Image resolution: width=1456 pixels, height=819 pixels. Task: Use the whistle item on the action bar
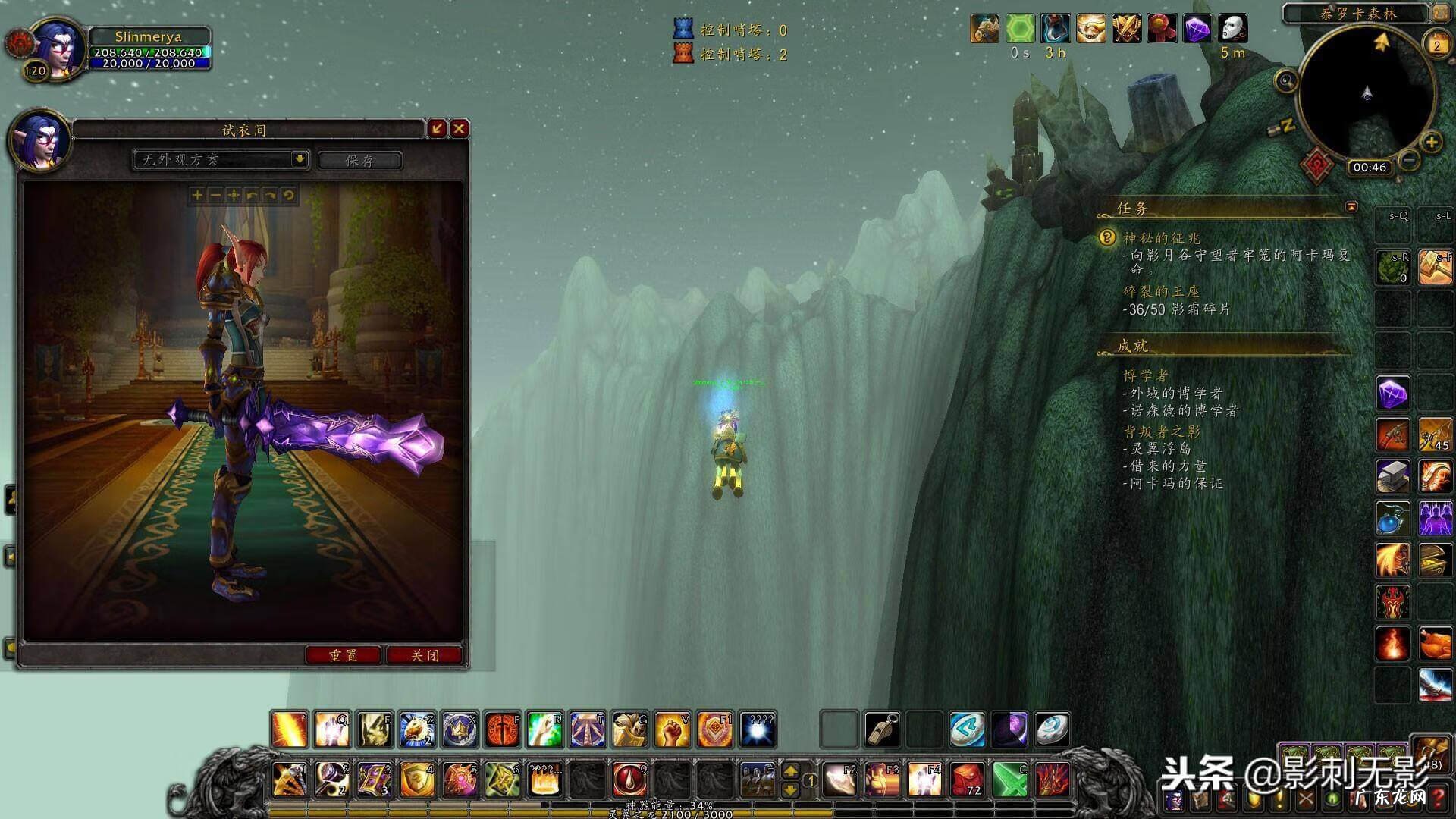883,730
